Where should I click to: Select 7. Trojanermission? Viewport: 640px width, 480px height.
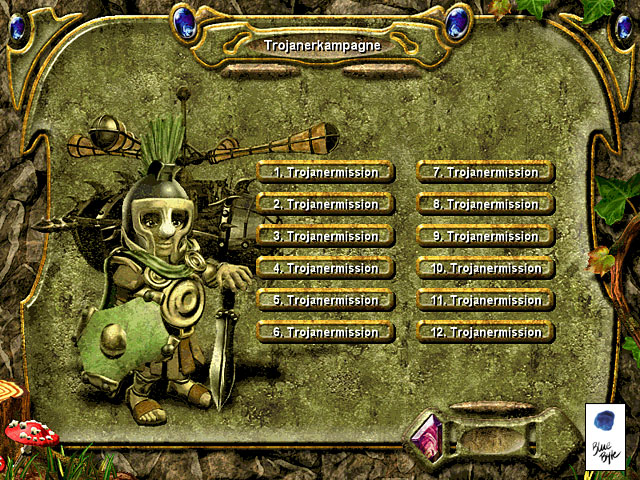click(x=485, y=172)
